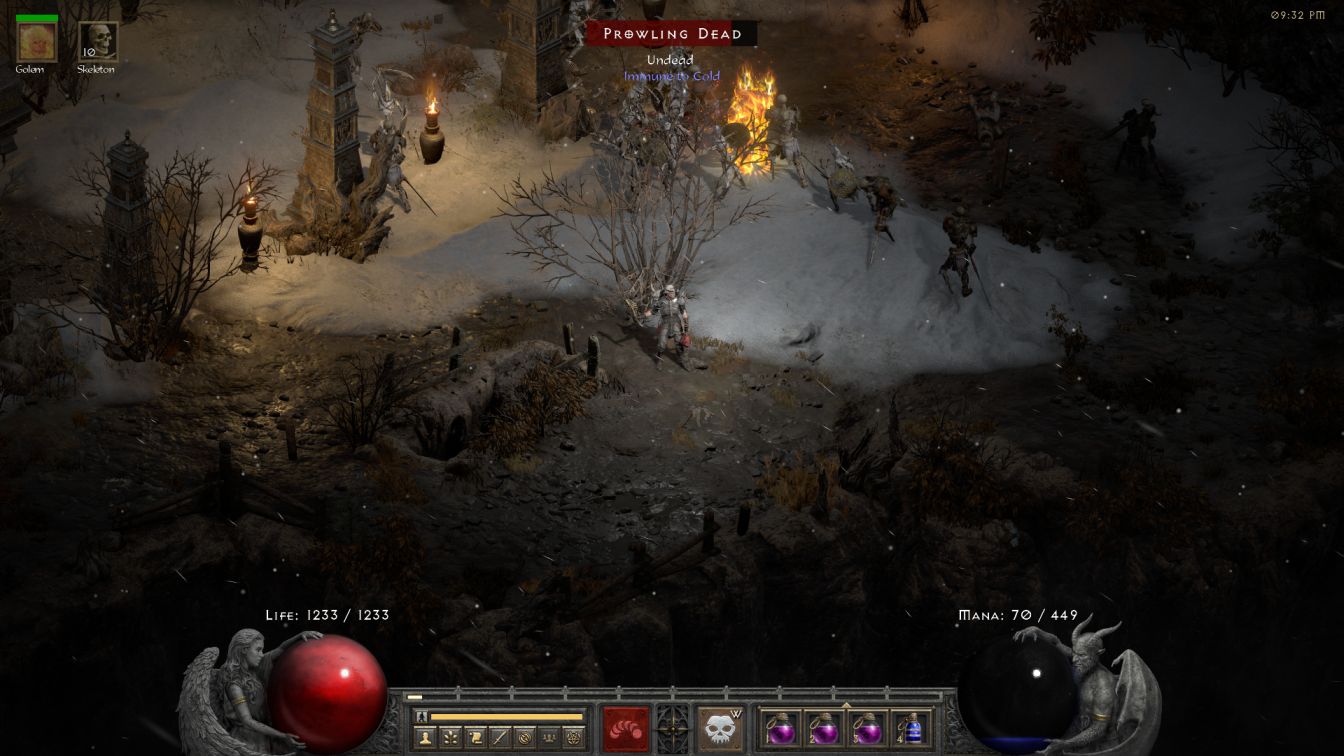The image size is (1344, 756).
Task: Use the purple potion in belt slot 1
Action: tap(781, 729)
